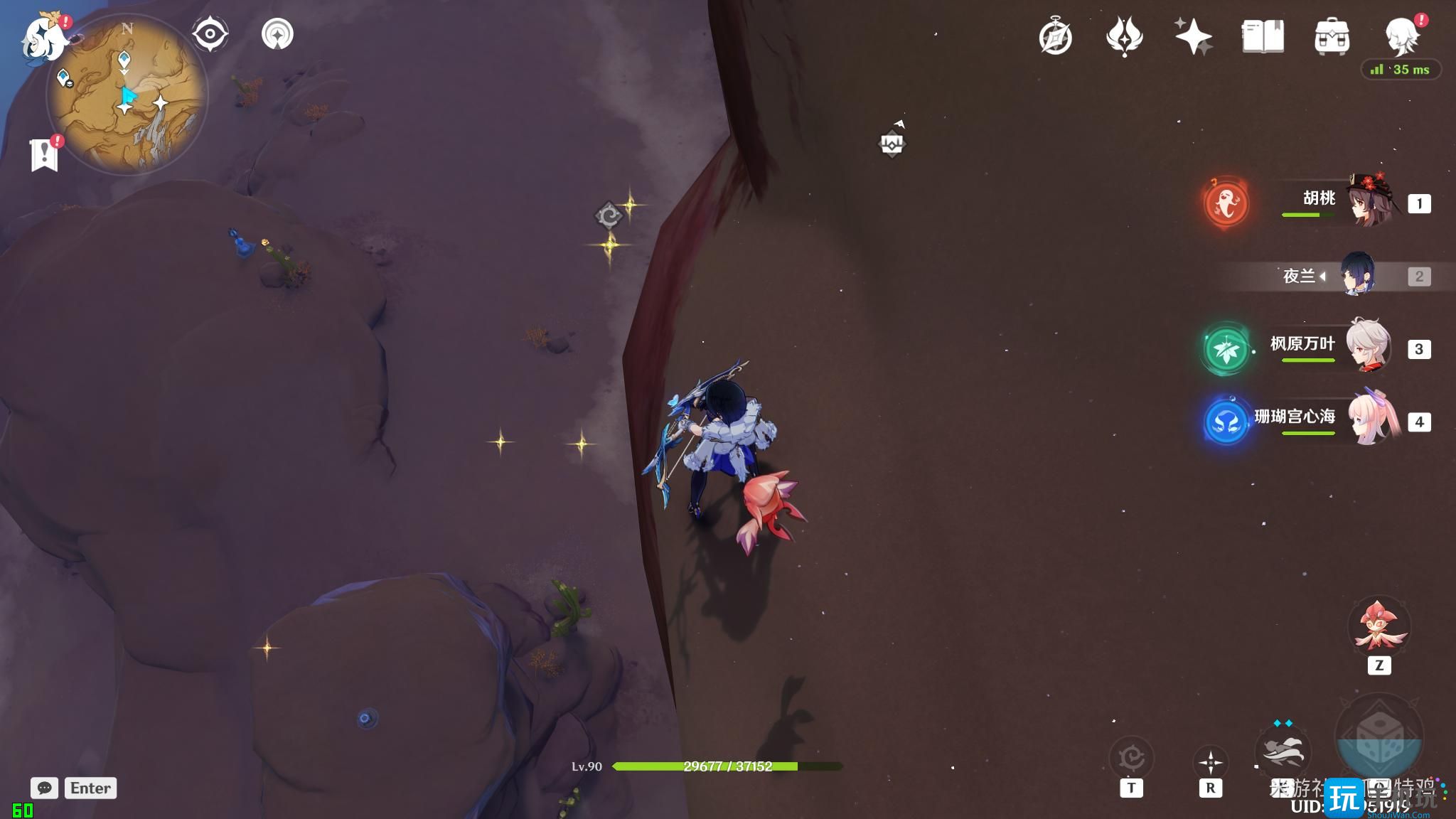Screen dimensions: 1456x819
Task: Use the elemental skill dice icon
Action: [x=1379, y=738]
